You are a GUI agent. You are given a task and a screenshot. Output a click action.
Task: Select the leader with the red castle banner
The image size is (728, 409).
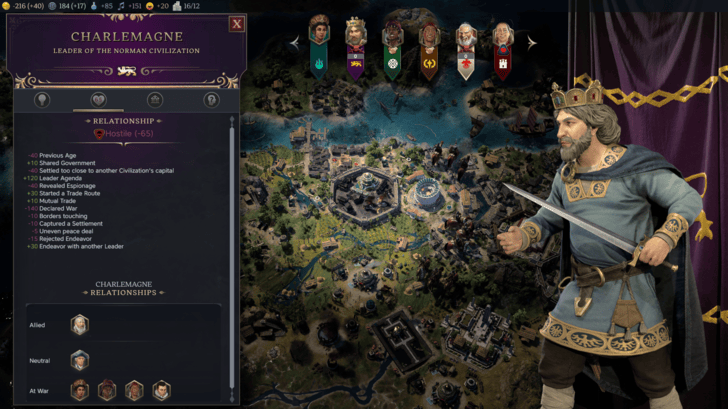tap(502, 45)
